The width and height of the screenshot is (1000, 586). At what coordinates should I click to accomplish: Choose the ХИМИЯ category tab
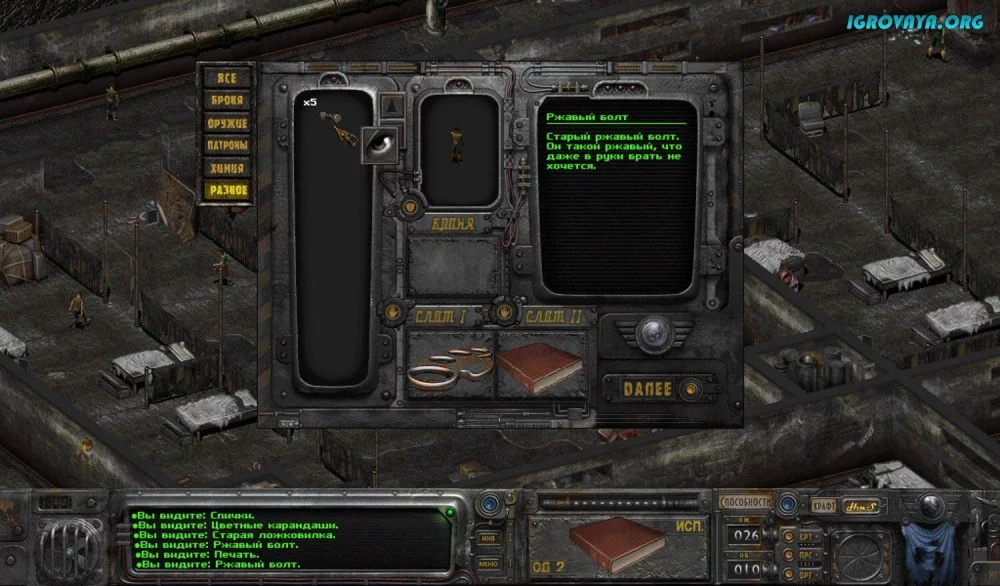226,168
